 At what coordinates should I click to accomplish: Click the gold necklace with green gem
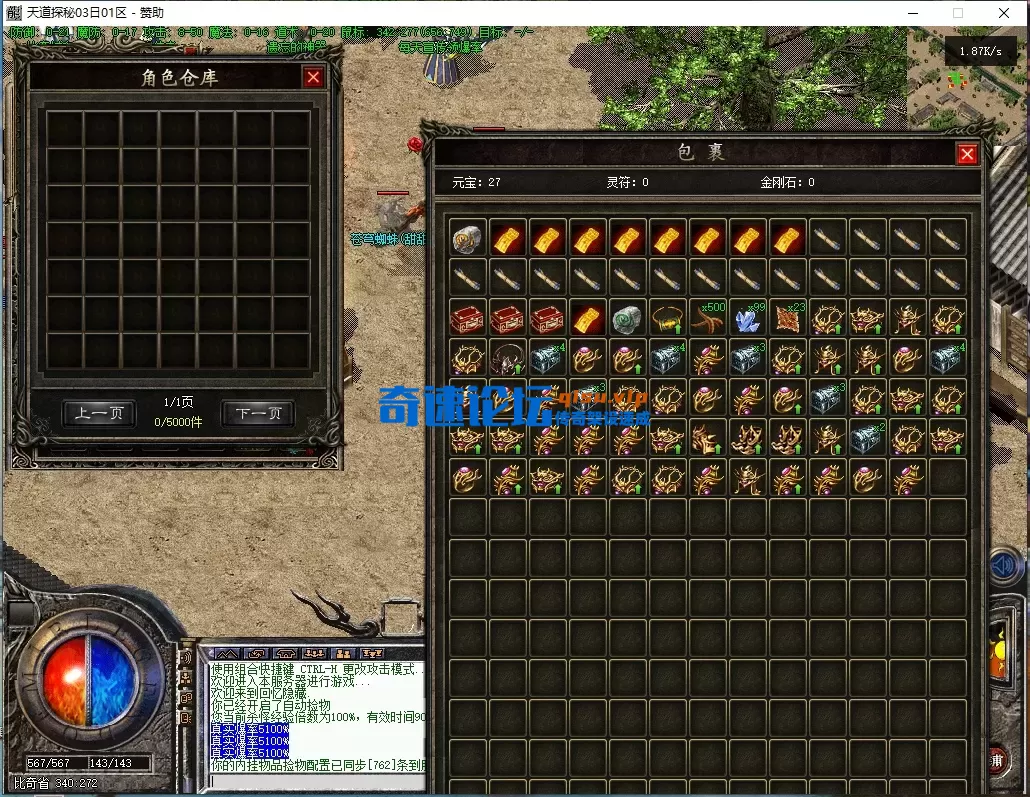(668, 318)
